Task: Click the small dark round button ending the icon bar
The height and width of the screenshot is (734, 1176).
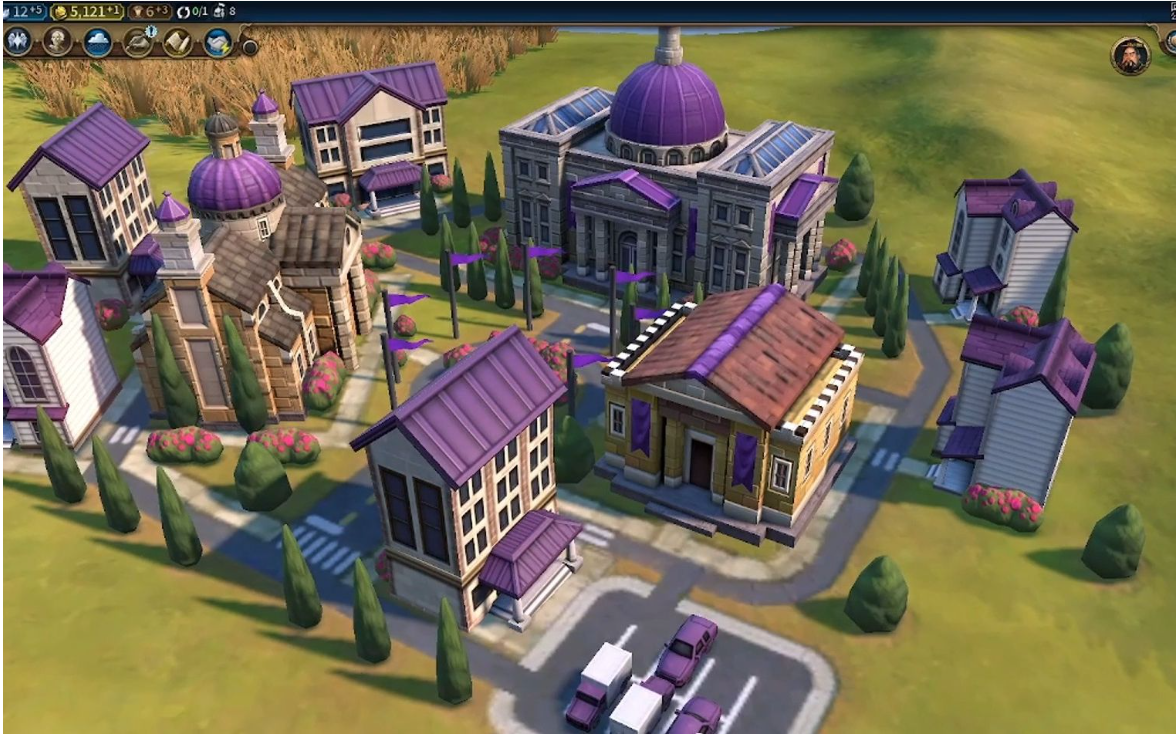Action: (249, 46)
